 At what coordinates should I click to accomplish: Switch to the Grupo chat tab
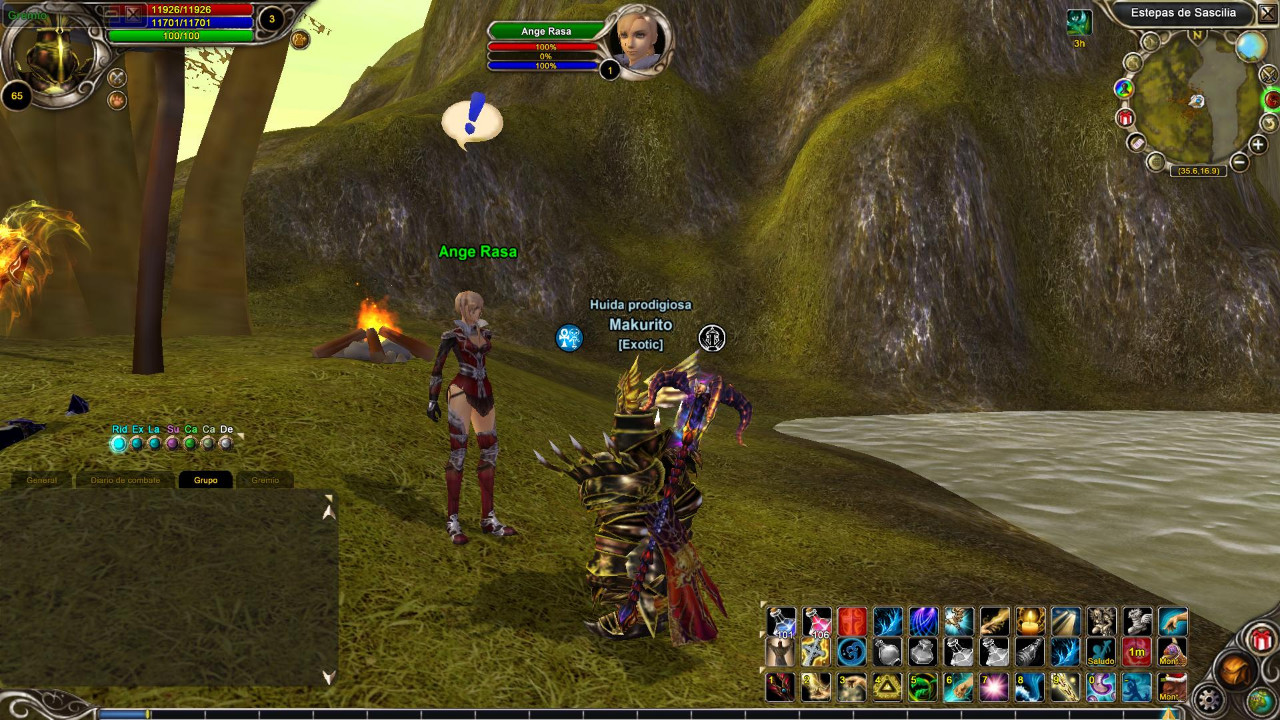205,480
